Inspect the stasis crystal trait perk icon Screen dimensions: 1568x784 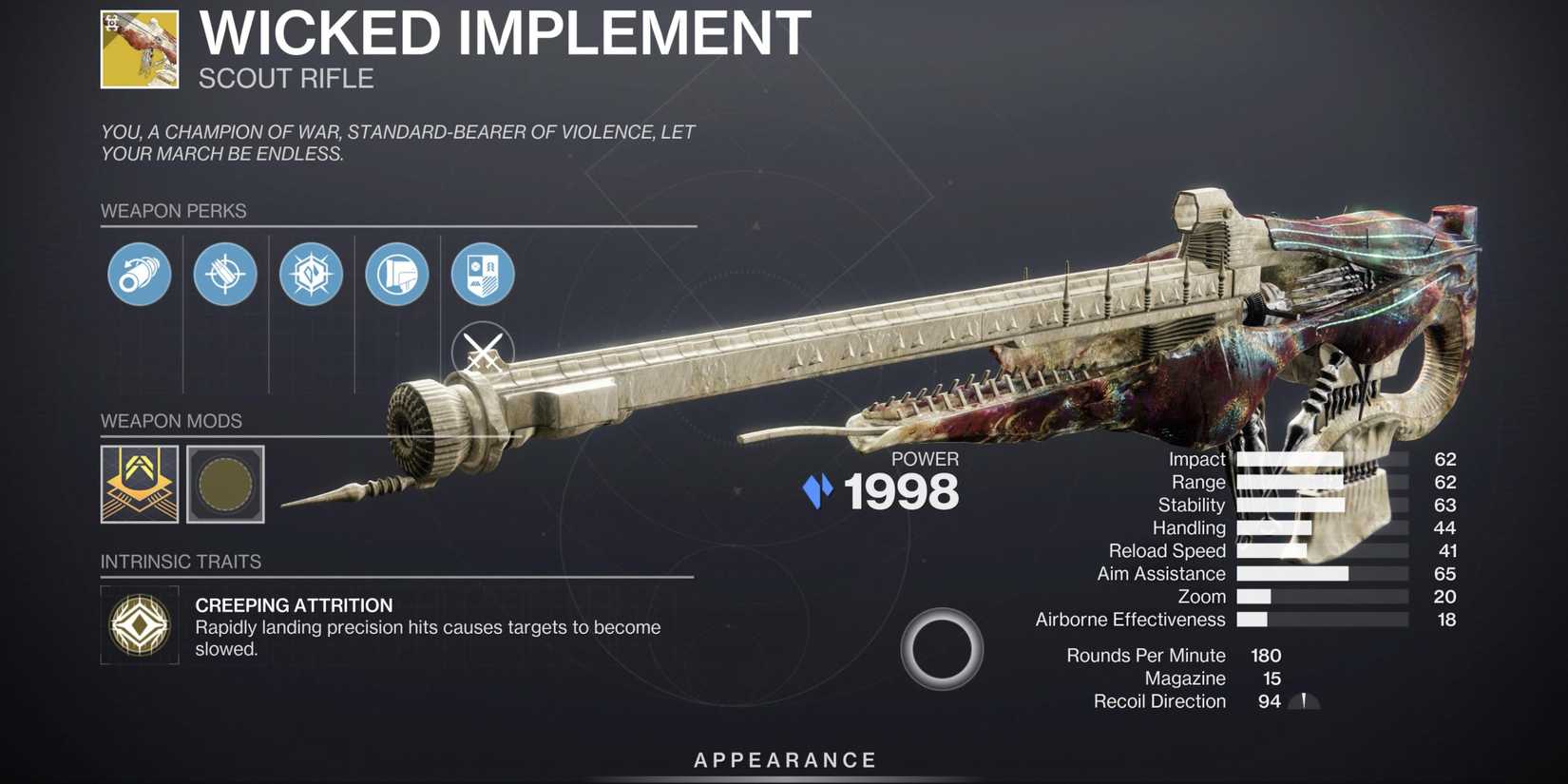(x=312, y=275)
